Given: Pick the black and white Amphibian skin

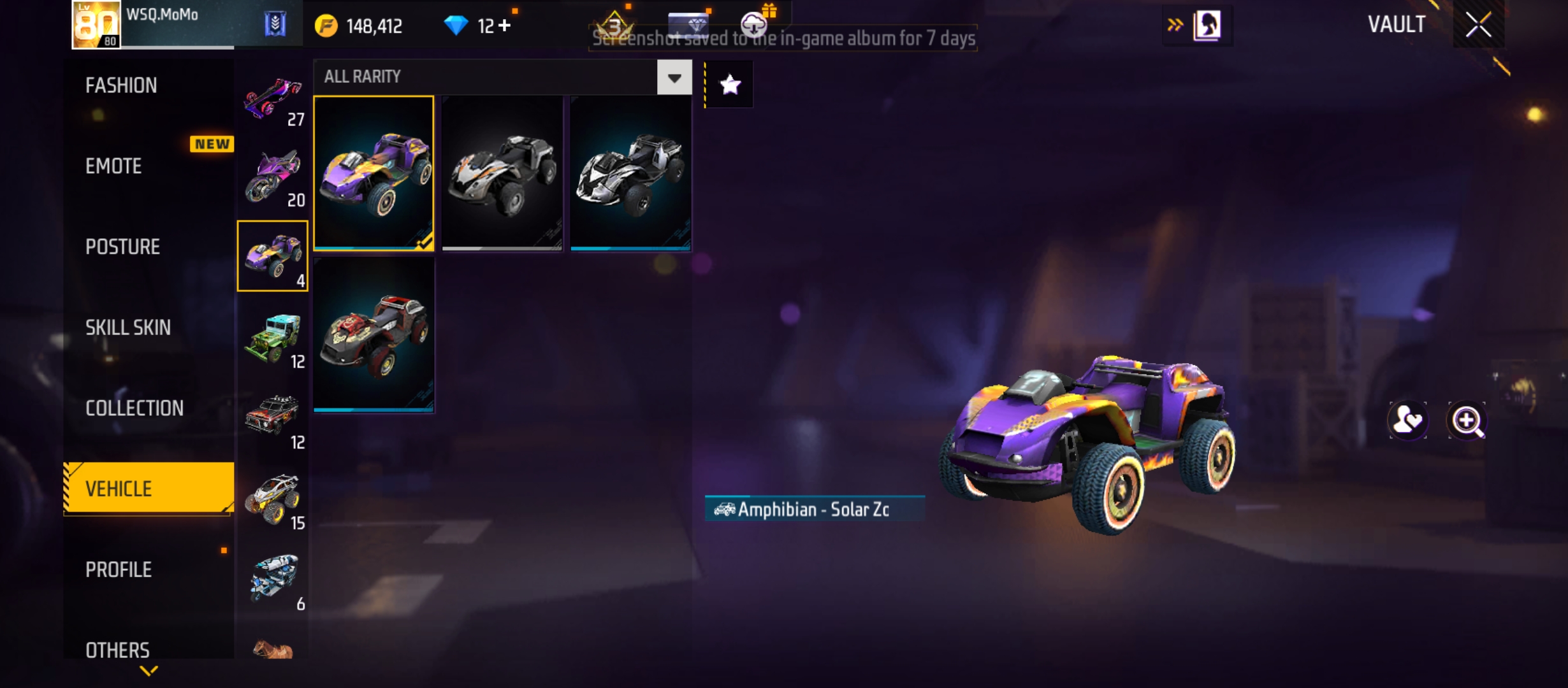Looking at the screenshot, I should coord(630,173).
